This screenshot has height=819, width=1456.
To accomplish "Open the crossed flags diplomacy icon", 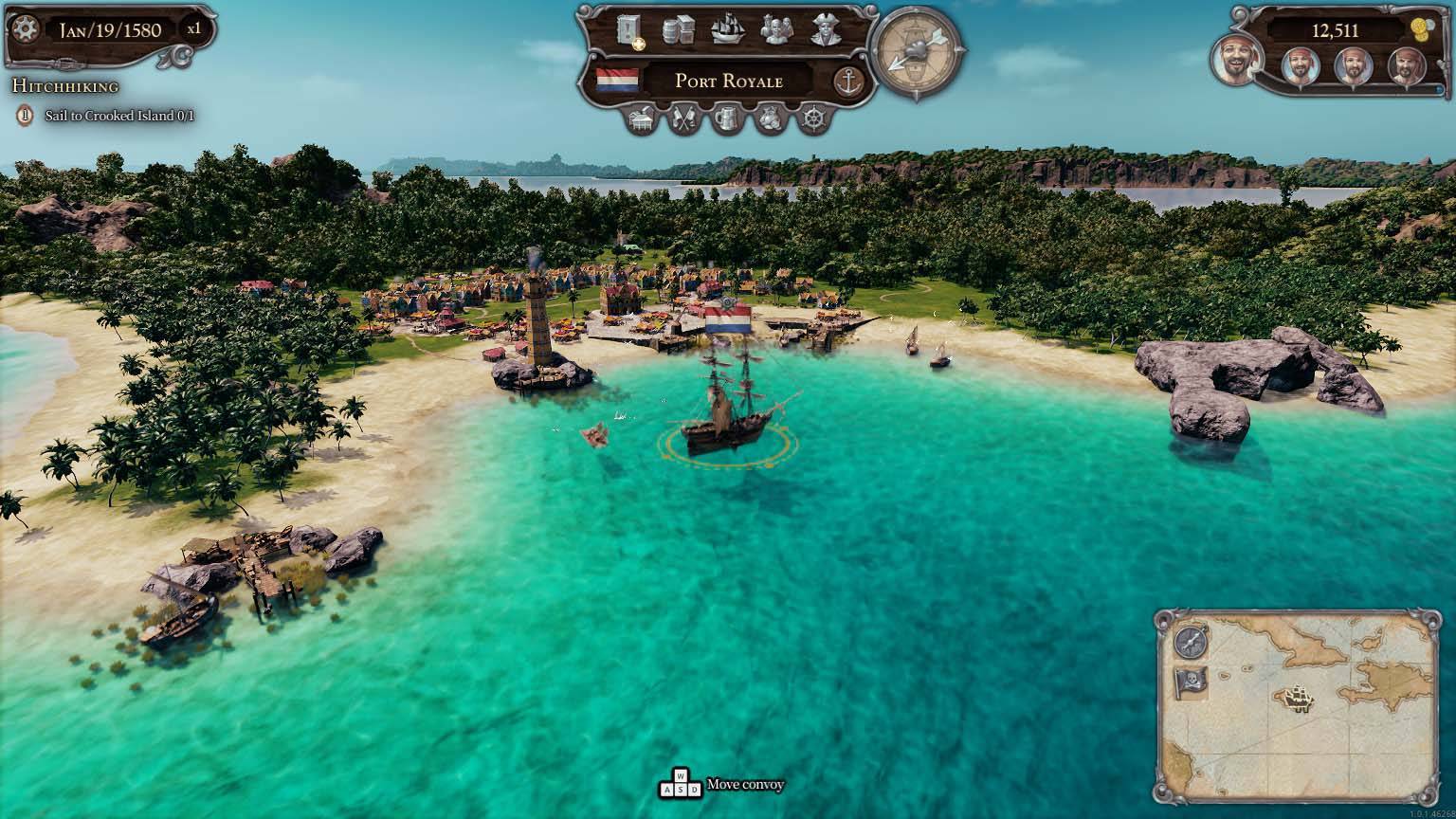I will [x=684, y=120].
